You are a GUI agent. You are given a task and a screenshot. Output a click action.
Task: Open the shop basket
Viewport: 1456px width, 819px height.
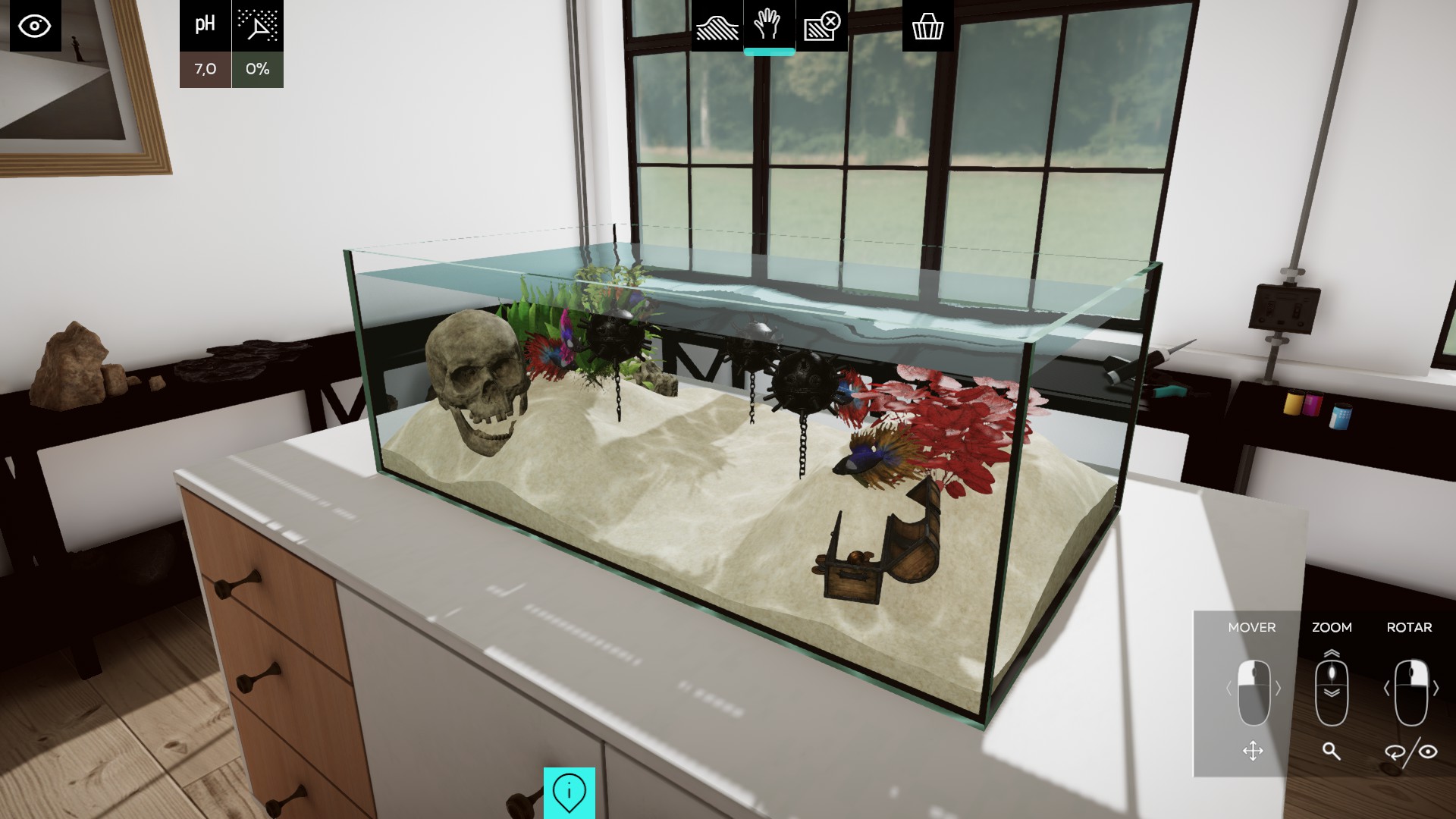pyautogui.click(x=927, y=27)
